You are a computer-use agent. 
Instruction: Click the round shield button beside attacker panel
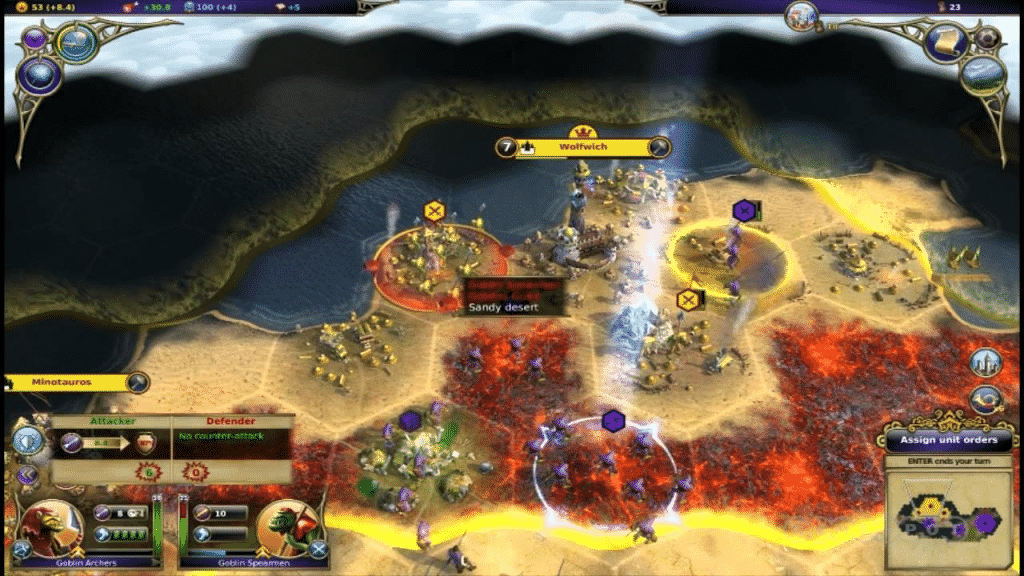click(x=29, y=440)
